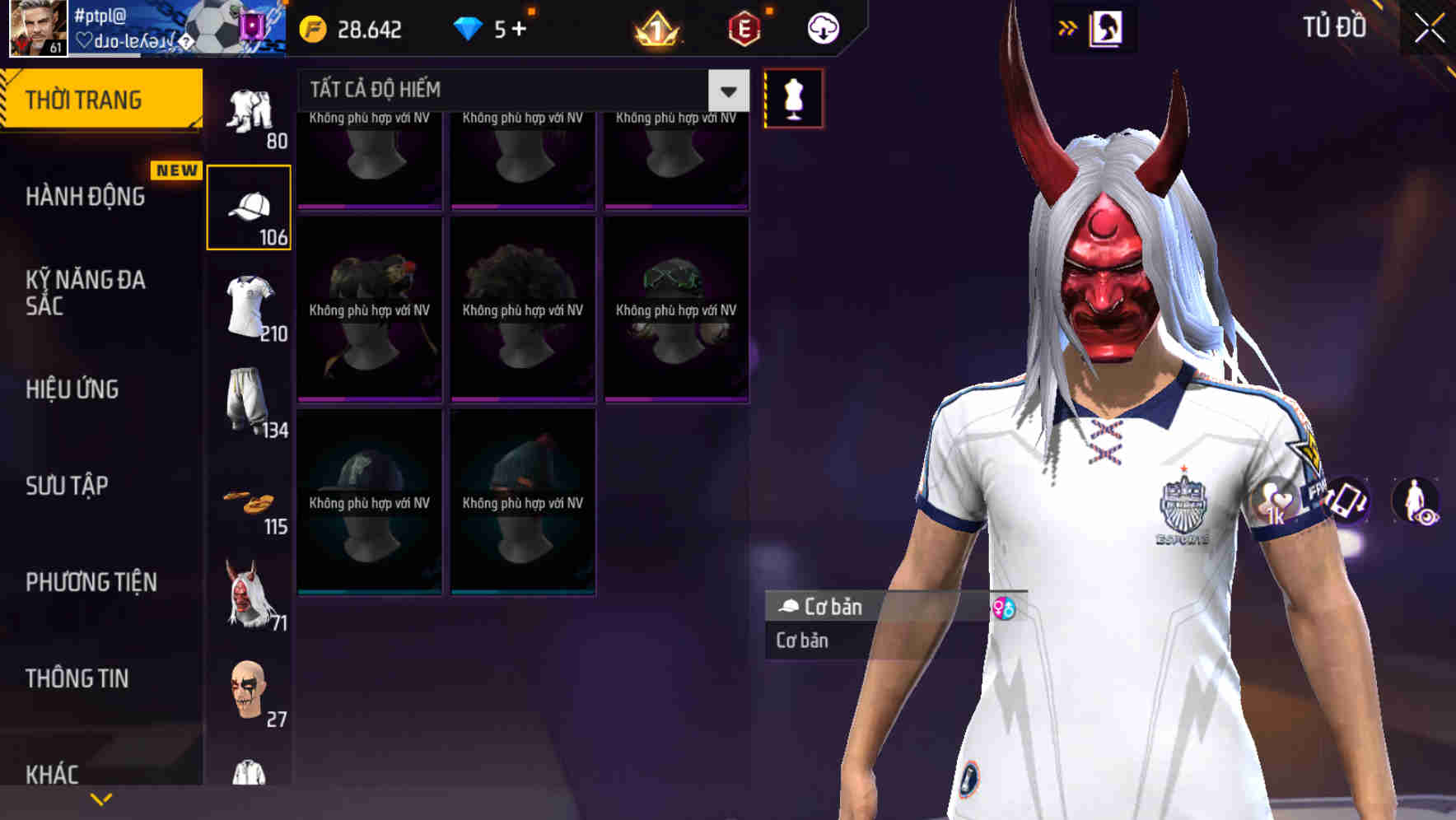Toggle the character gender switch icon
1456x820 pixels.
tap(1006, 609)
